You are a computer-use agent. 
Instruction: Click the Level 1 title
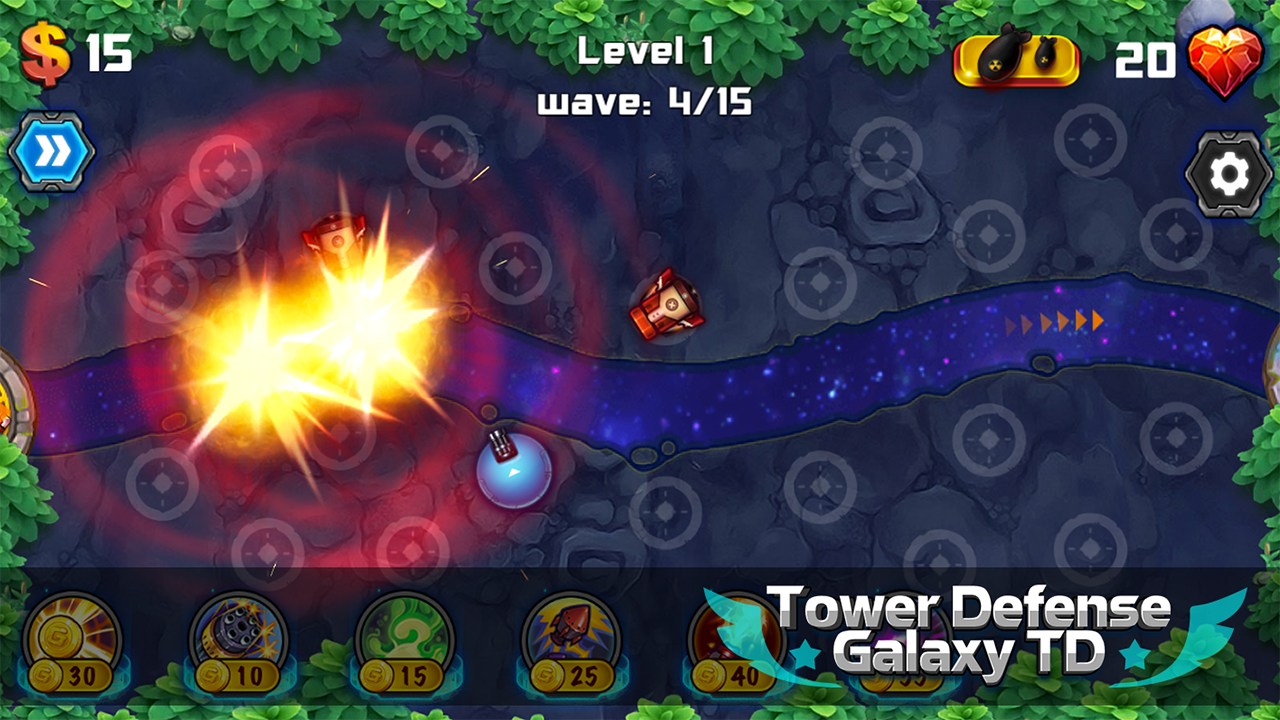(645, 51)
